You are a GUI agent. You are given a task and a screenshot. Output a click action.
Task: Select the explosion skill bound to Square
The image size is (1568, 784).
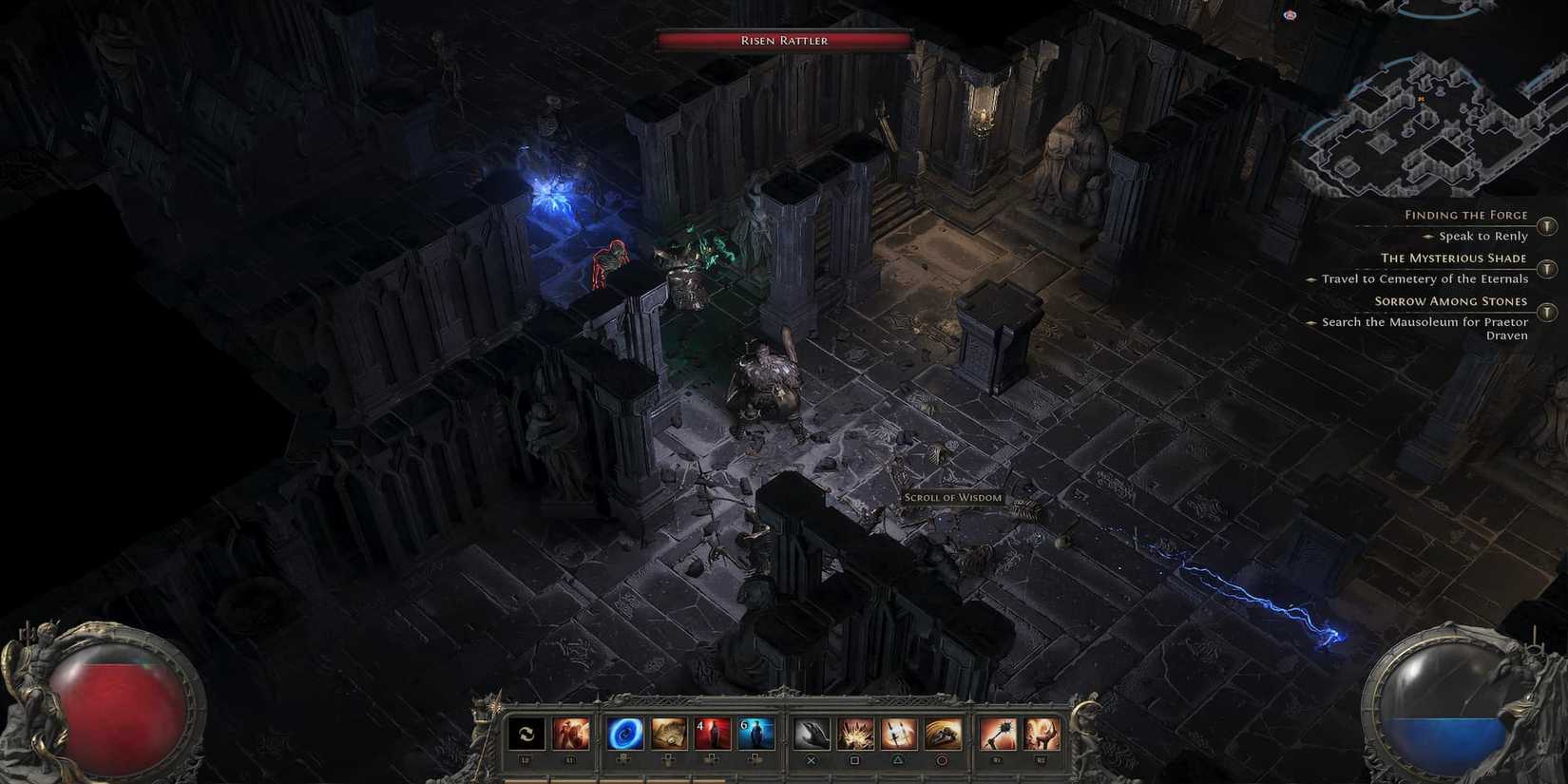click(x=855, y=732)
